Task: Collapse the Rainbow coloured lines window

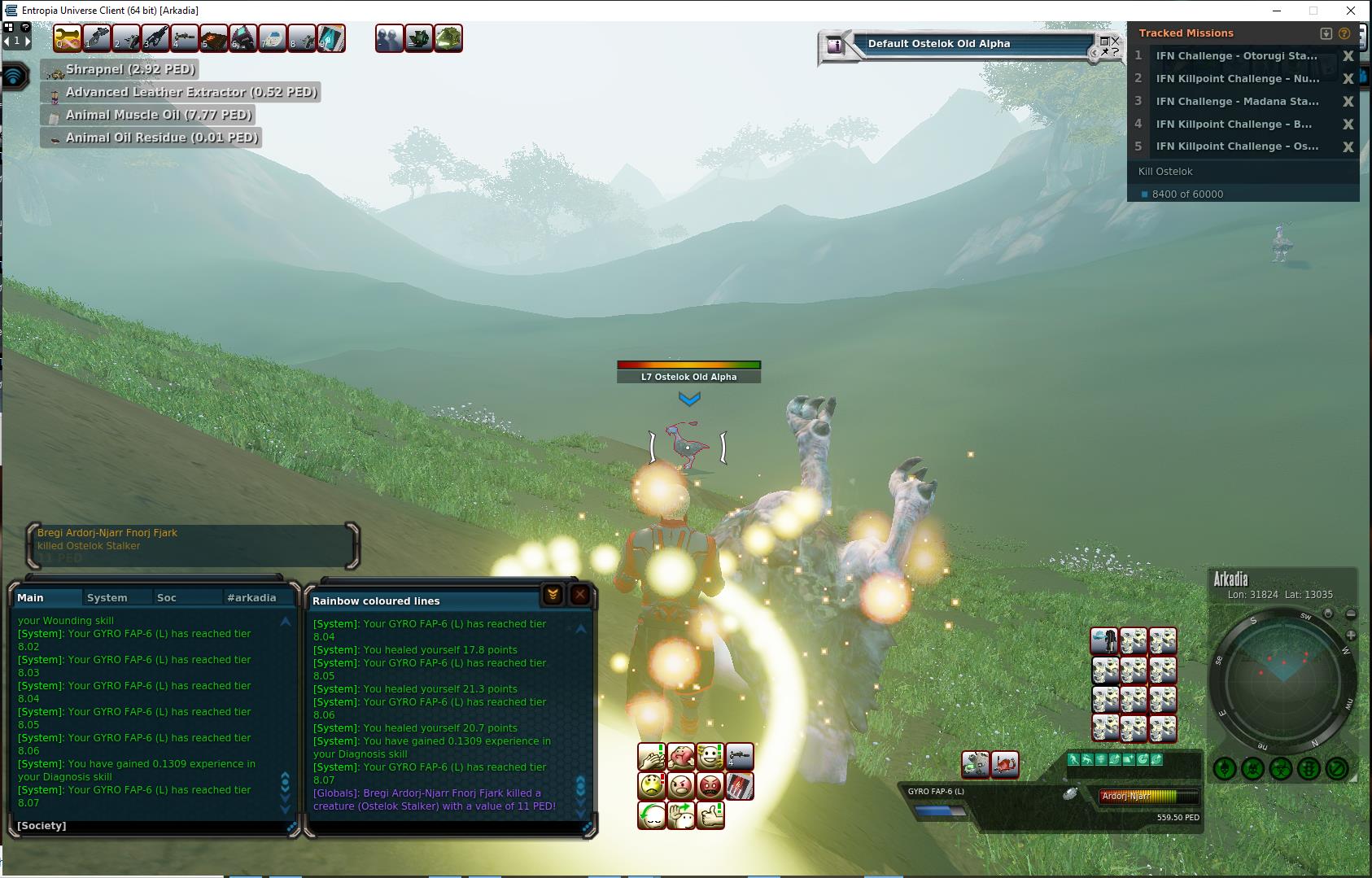Action: 553,595
